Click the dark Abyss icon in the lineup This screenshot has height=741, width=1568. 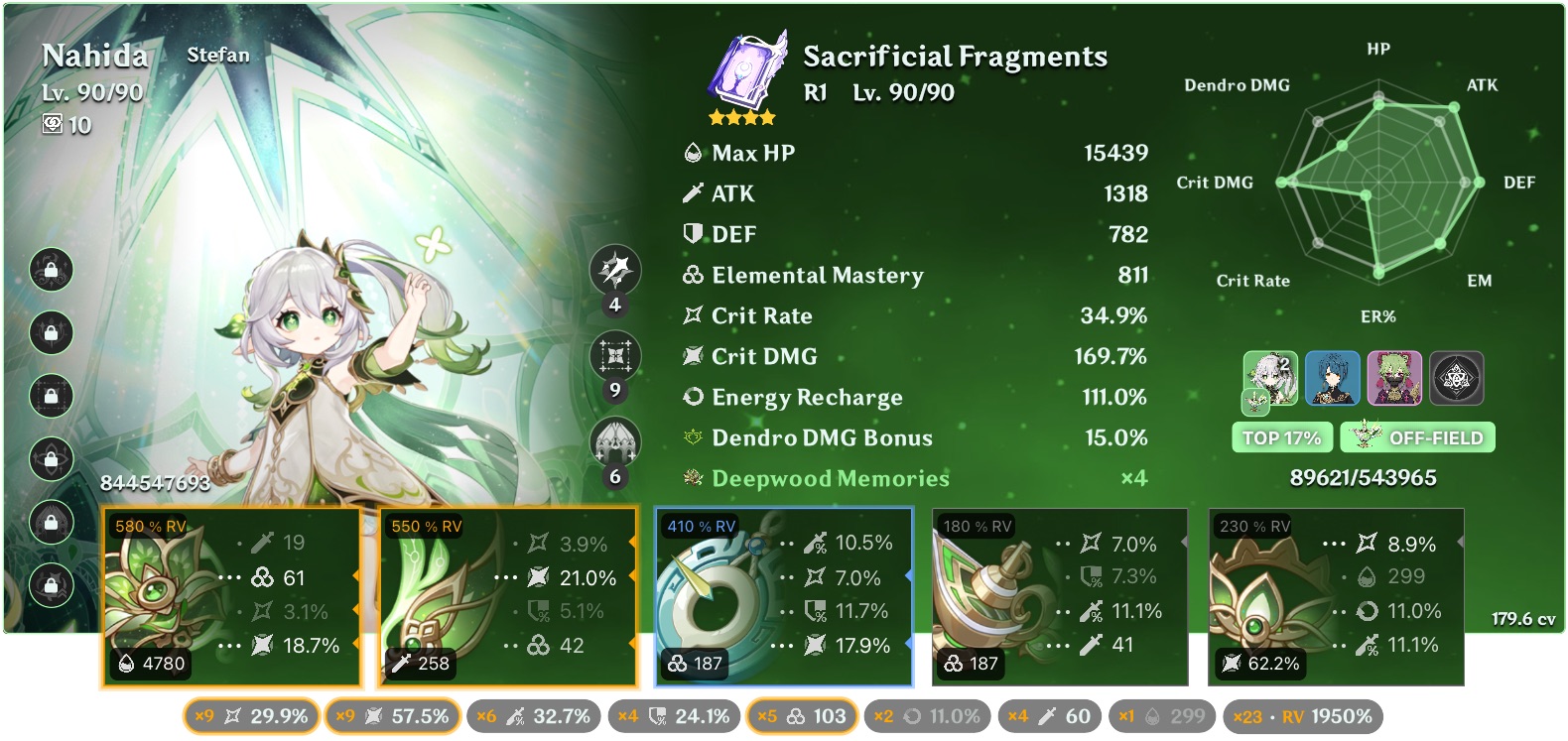[x=1457, y=378]
